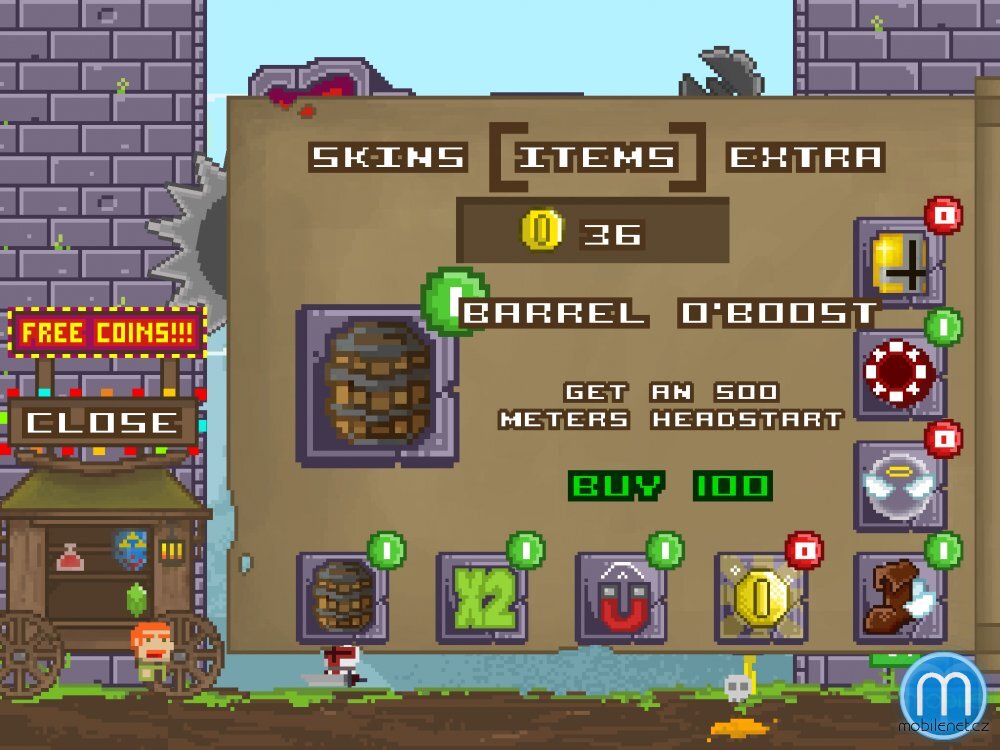Screen dimensions: 1000x750
Task: Select the sparkling gold coin item
Action: point(760,598)
